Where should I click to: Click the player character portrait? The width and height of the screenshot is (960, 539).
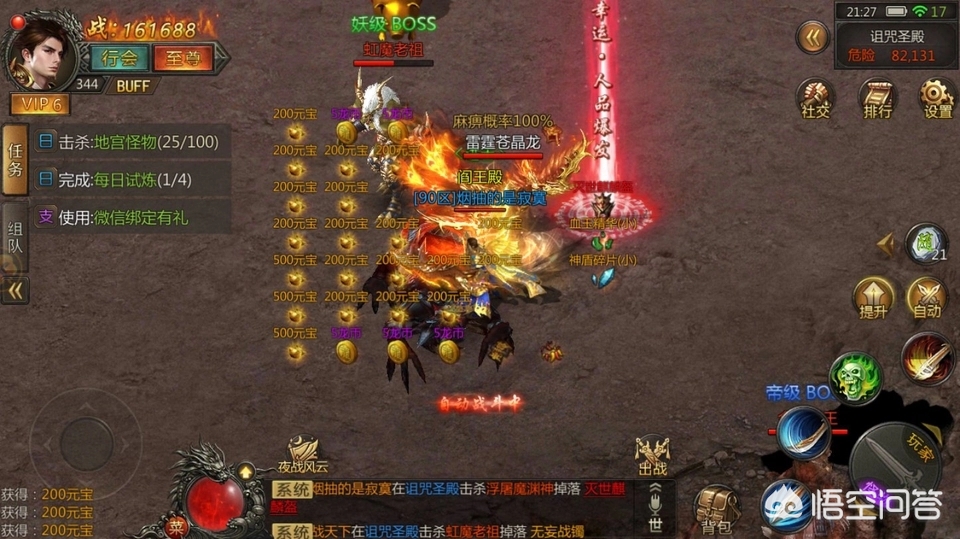[37, 47]
